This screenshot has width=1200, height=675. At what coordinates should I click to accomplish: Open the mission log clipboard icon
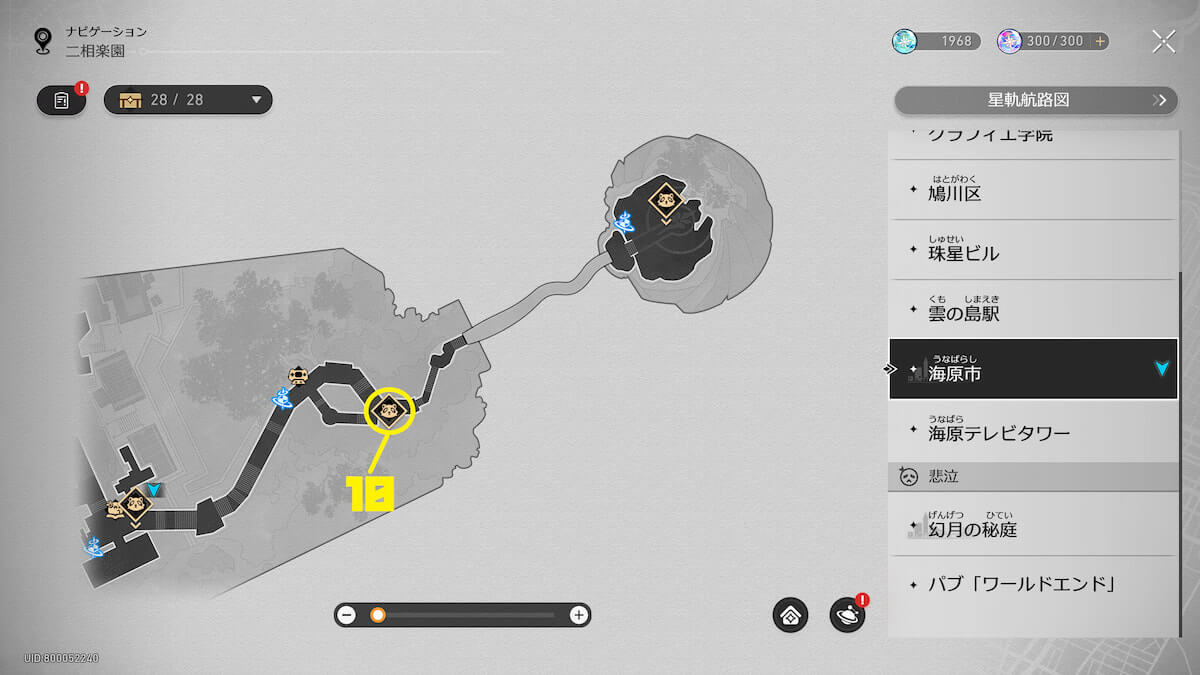[x=62, y=100]
